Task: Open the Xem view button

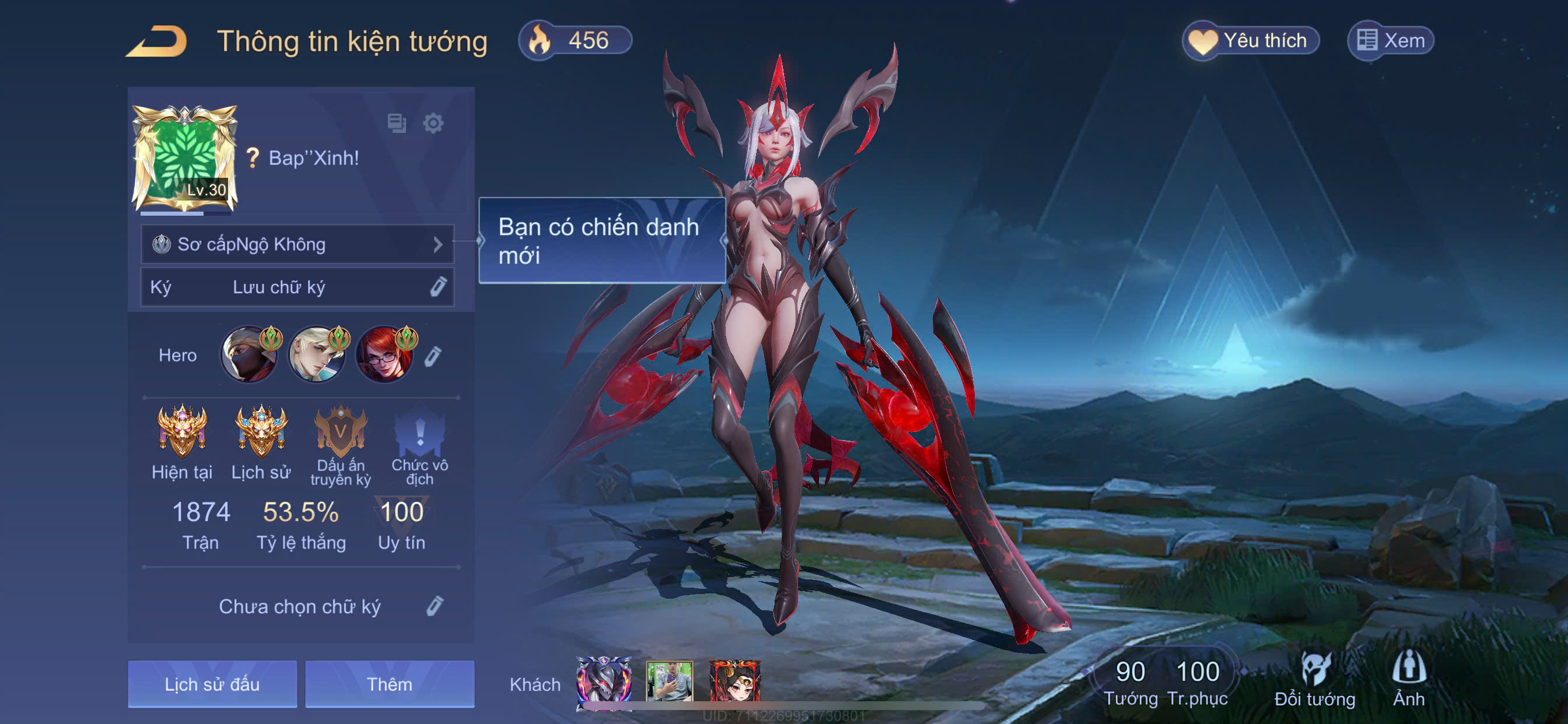Action: (1391, 41)
